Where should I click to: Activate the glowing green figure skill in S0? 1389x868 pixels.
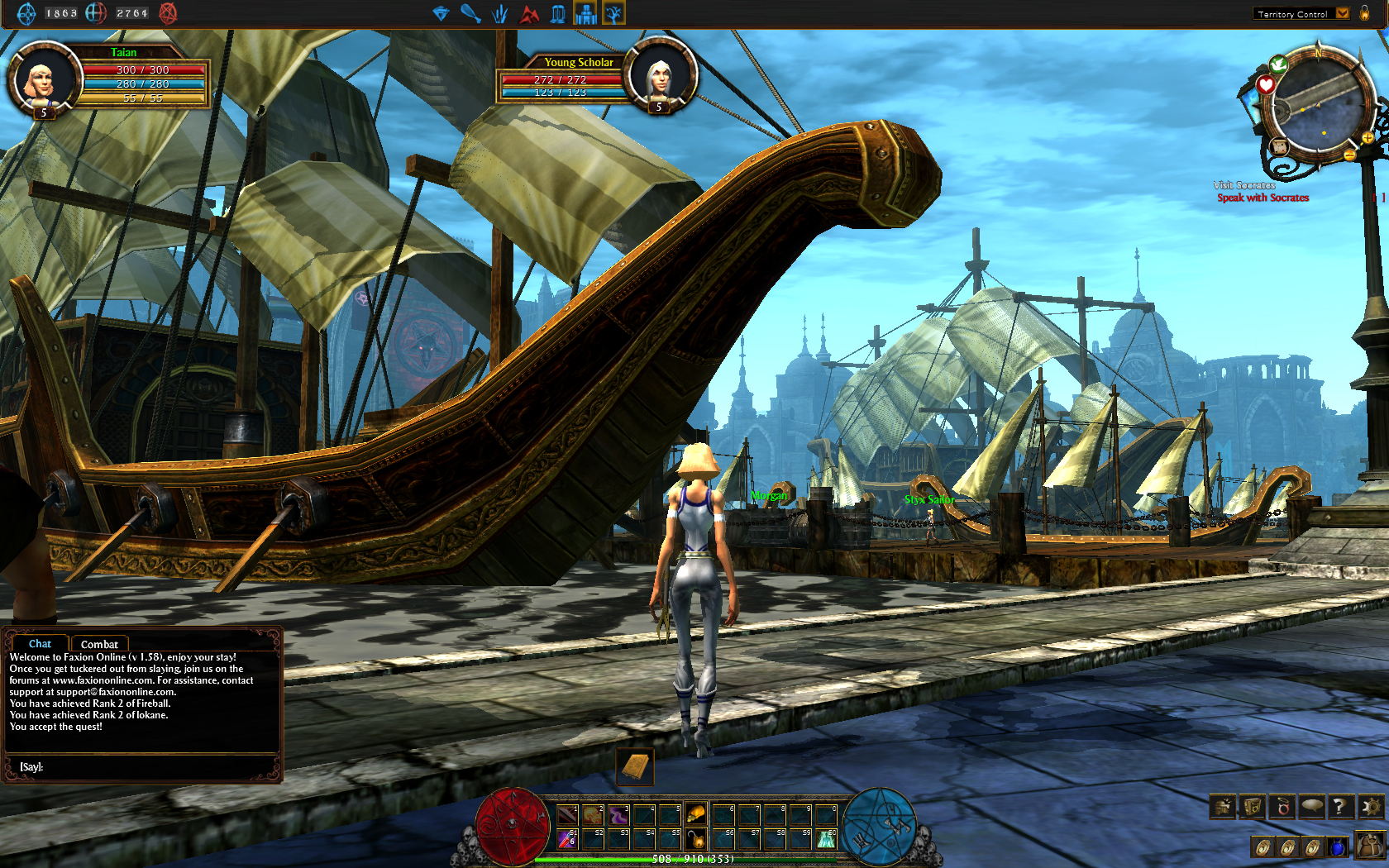pyautogui.click(x=826, y=839)
